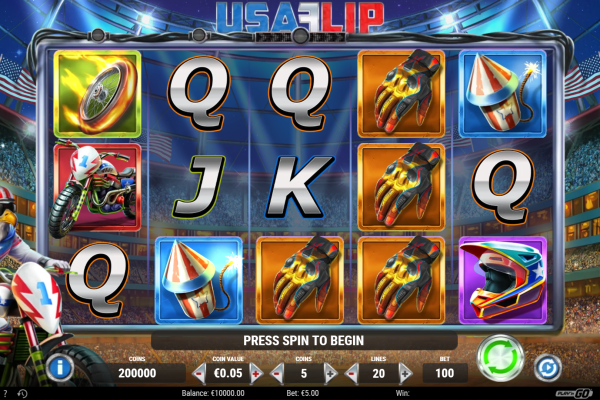Increase the coin value

coord(256,374)
